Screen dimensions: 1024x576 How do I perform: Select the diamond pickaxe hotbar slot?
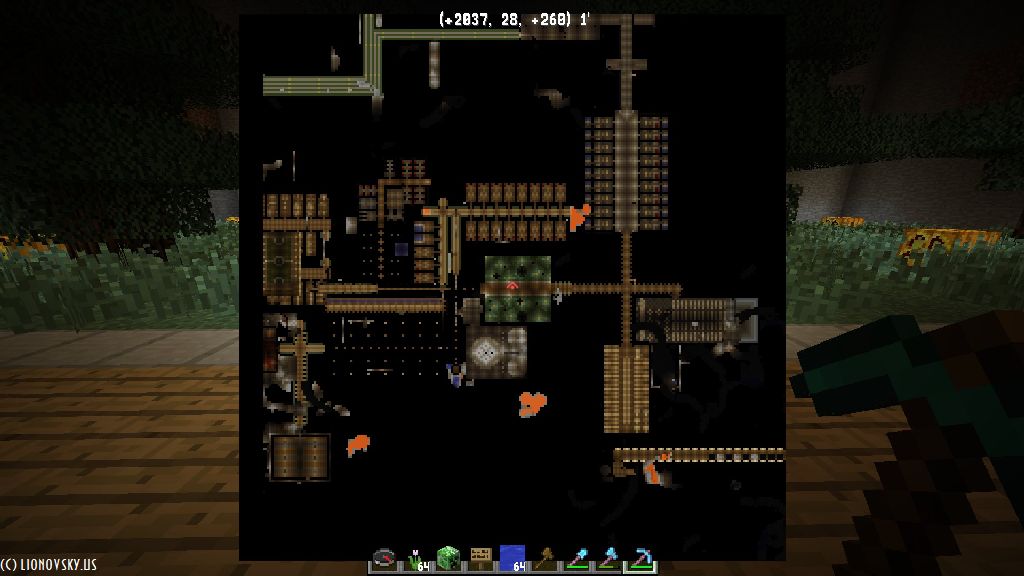click(x=640, y=558)
